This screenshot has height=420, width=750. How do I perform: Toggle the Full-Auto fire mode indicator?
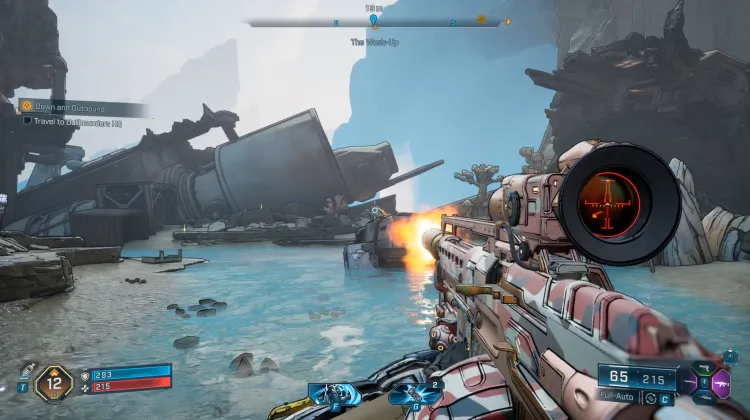(619, 398)
